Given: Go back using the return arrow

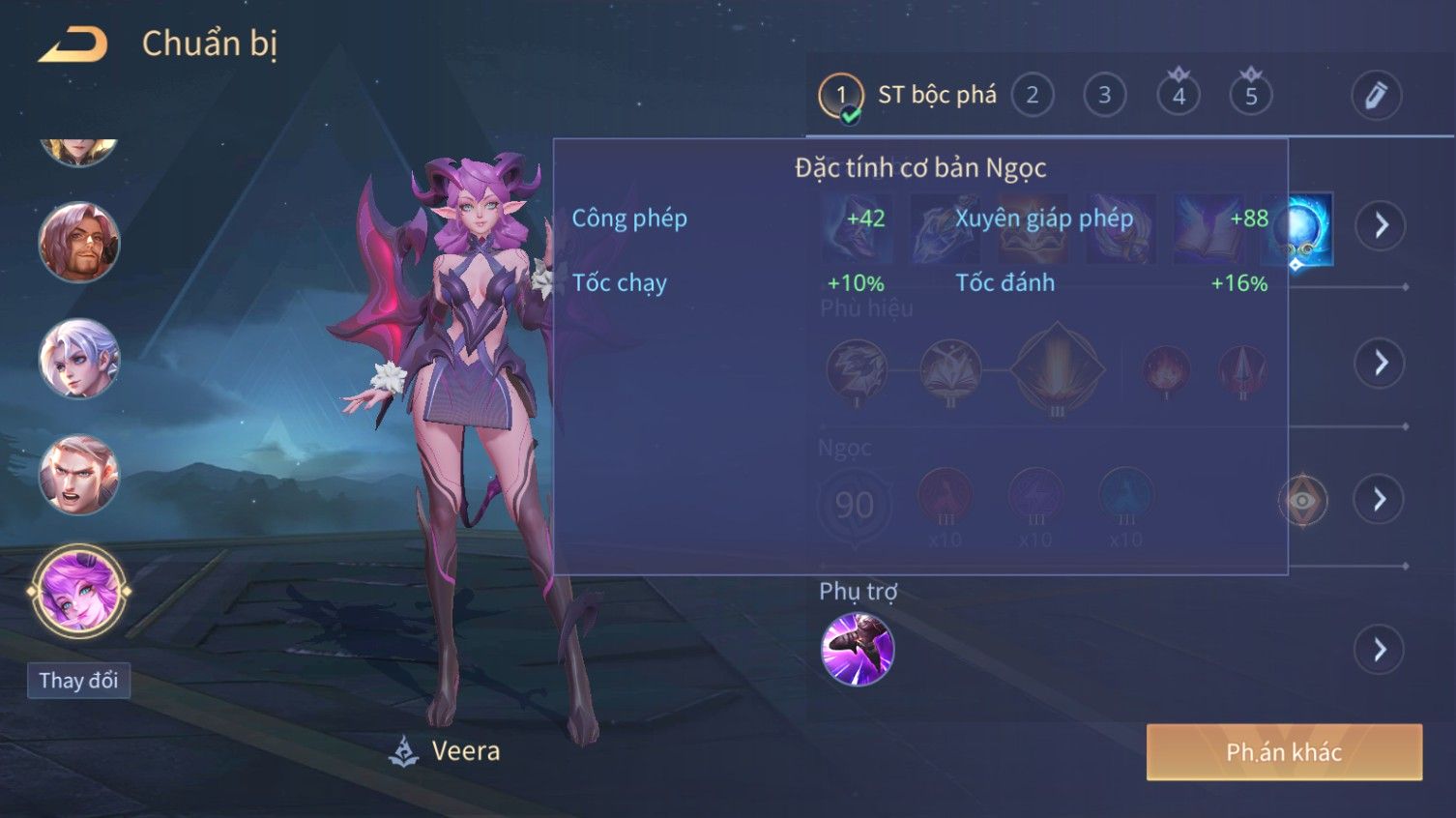Looking at the screenshot, I should pyautogui.click(x=73, y=44).
